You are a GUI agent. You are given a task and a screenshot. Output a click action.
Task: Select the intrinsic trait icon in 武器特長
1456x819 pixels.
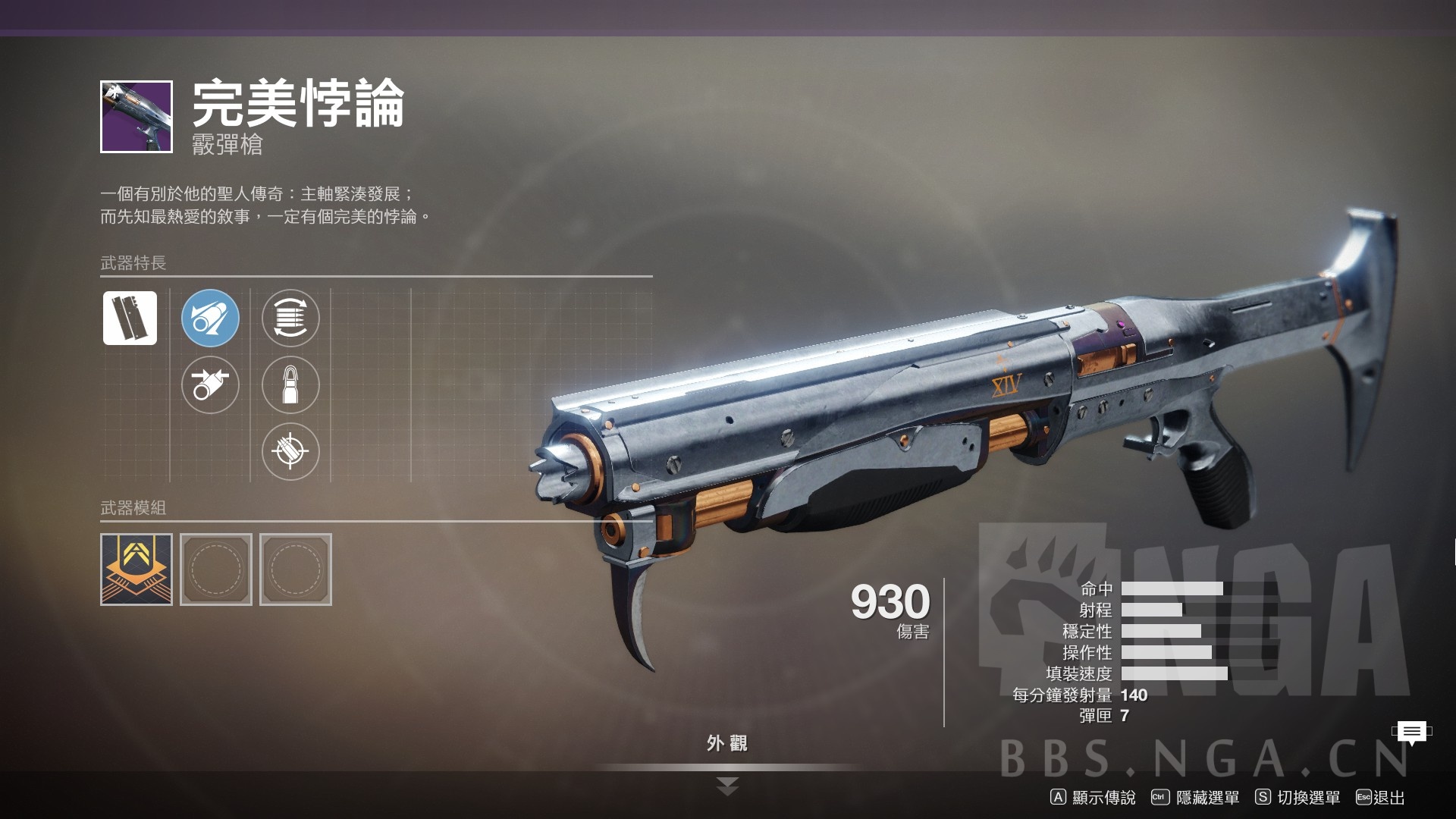click(x=129, y=318)
